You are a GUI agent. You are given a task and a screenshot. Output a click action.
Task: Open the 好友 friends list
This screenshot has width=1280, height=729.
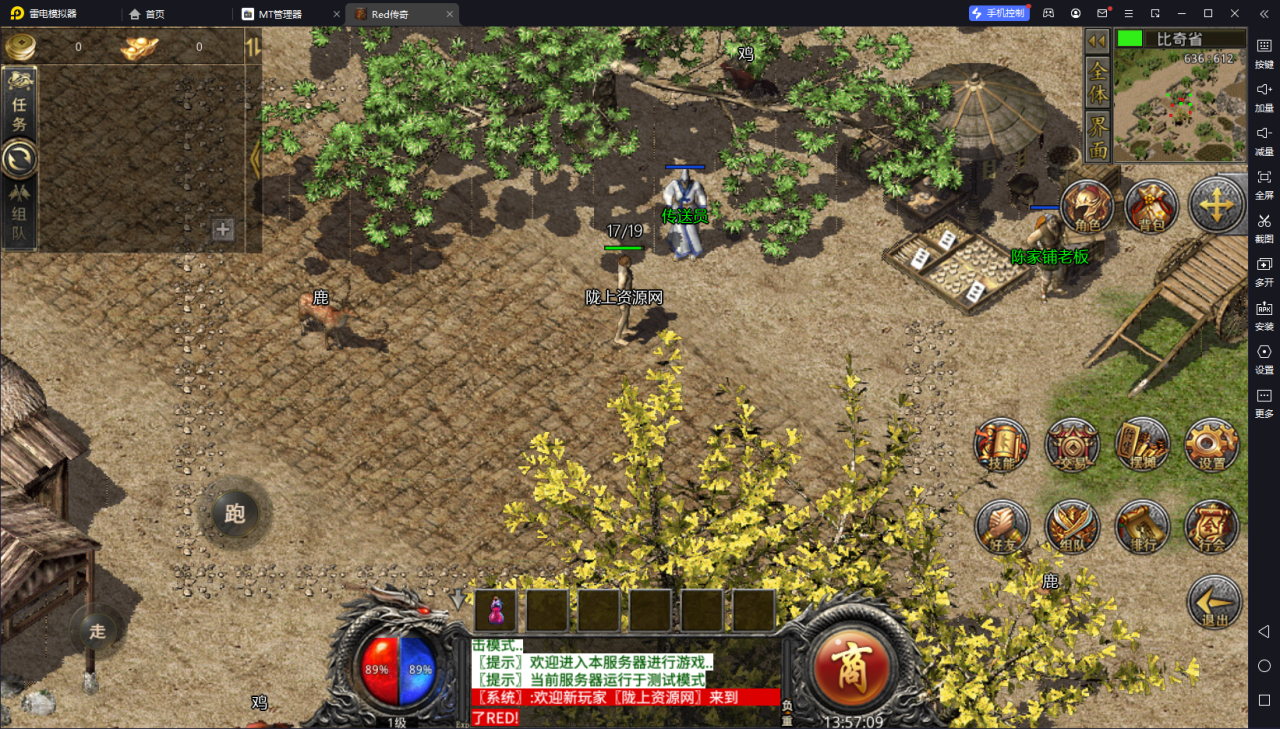coord(1001,527)
